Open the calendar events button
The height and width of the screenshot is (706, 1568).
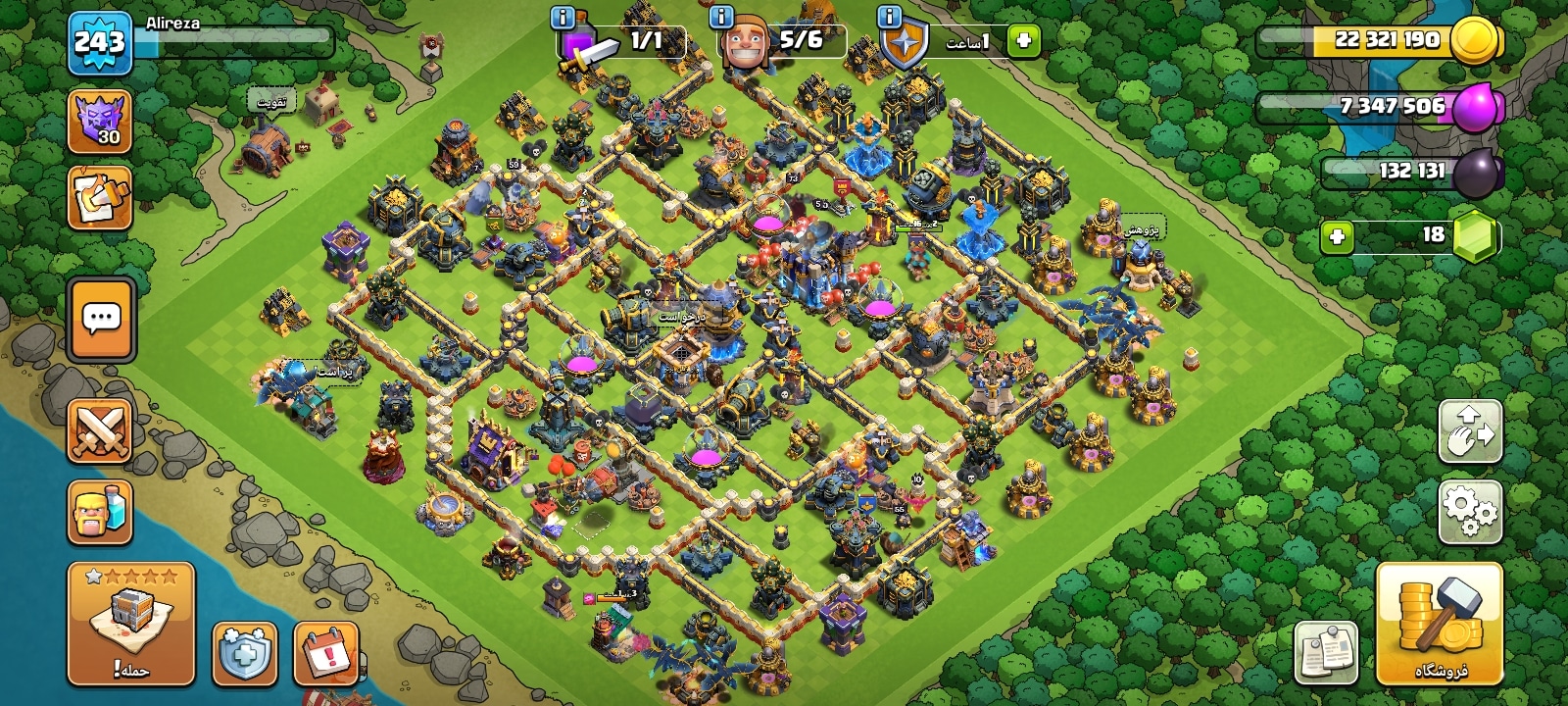pyautogui.click(x=325, y=653)
